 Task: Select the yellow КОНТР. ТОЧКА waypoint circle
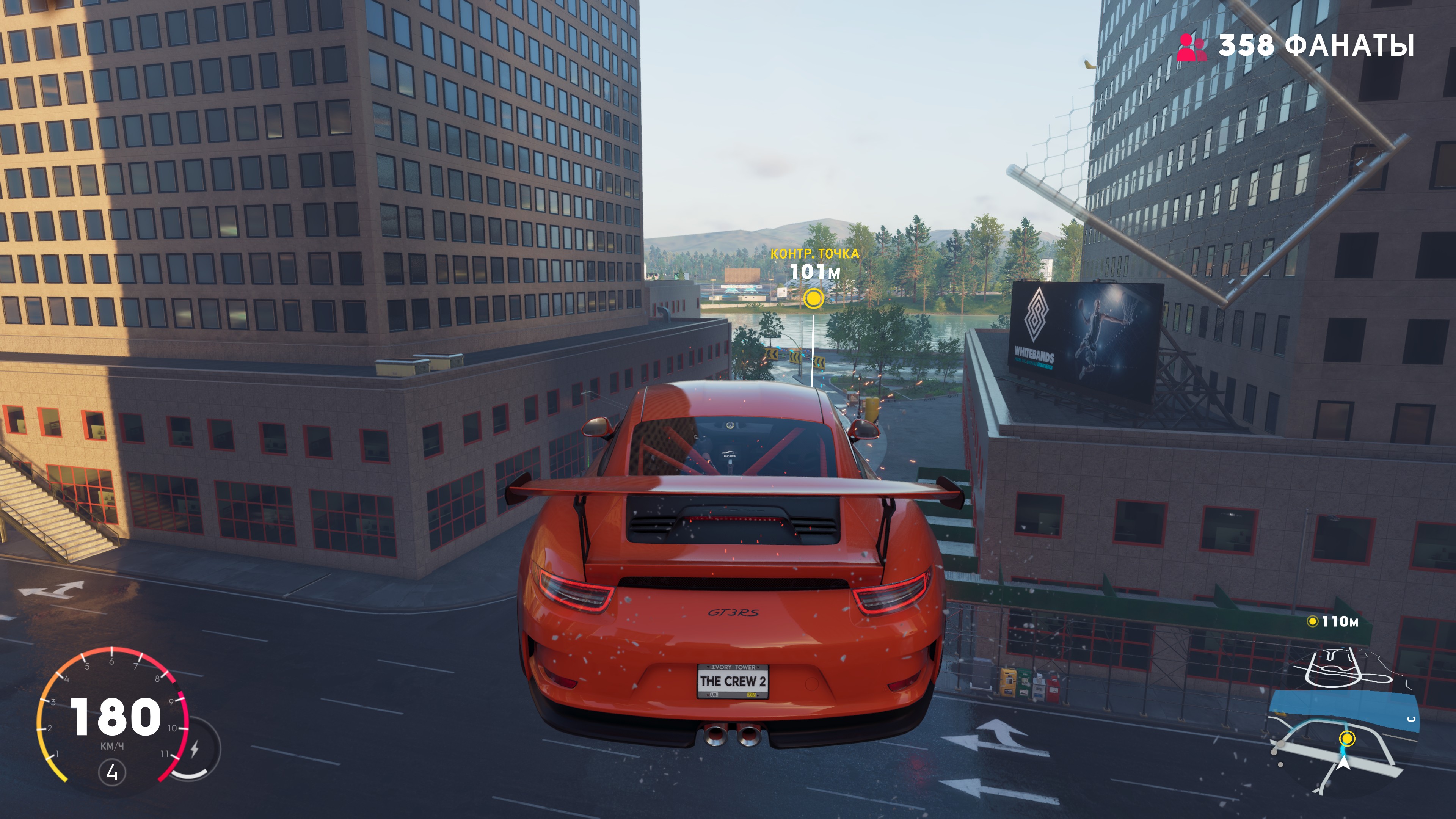813,297
